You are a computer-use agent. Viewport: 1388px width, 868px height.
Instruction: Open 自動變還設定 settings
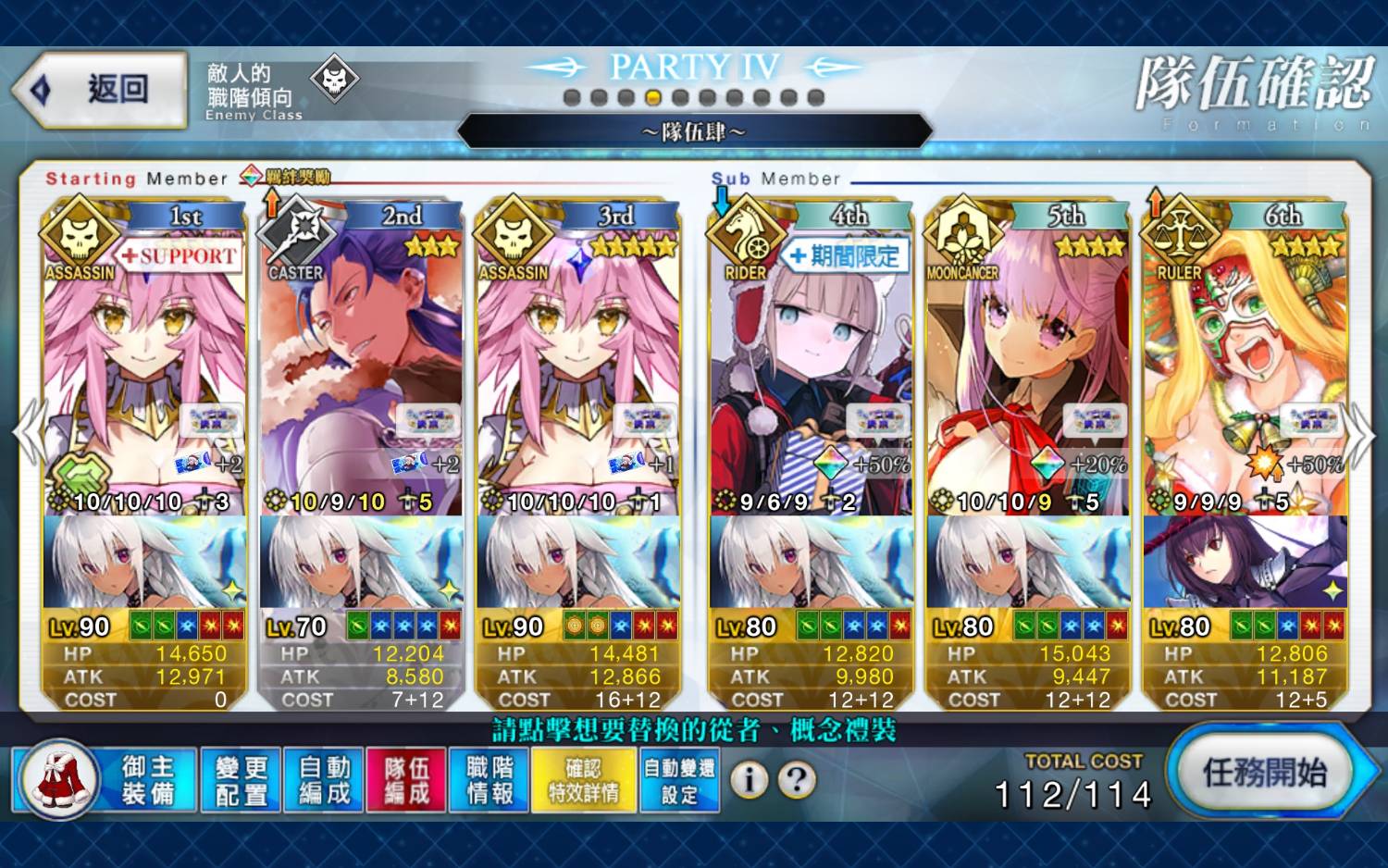pyautogui.click(x=679, y=780)
